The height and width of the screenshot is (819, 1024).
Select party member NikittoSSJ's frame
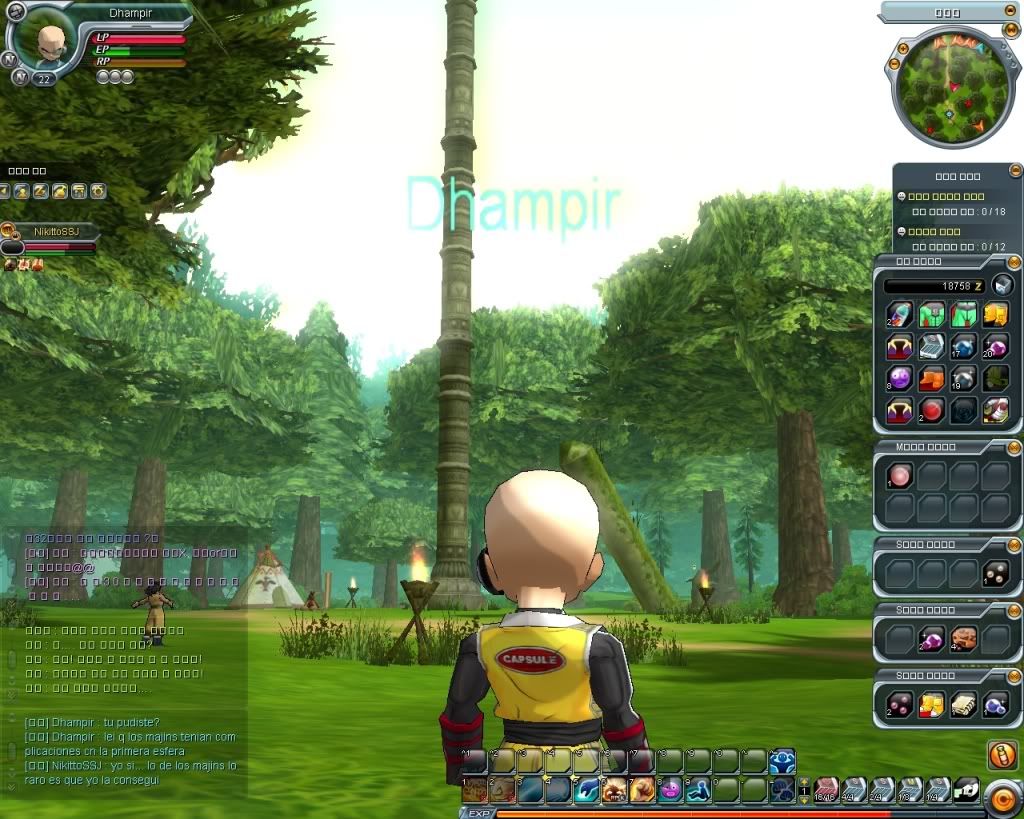[x=55, y=232]
